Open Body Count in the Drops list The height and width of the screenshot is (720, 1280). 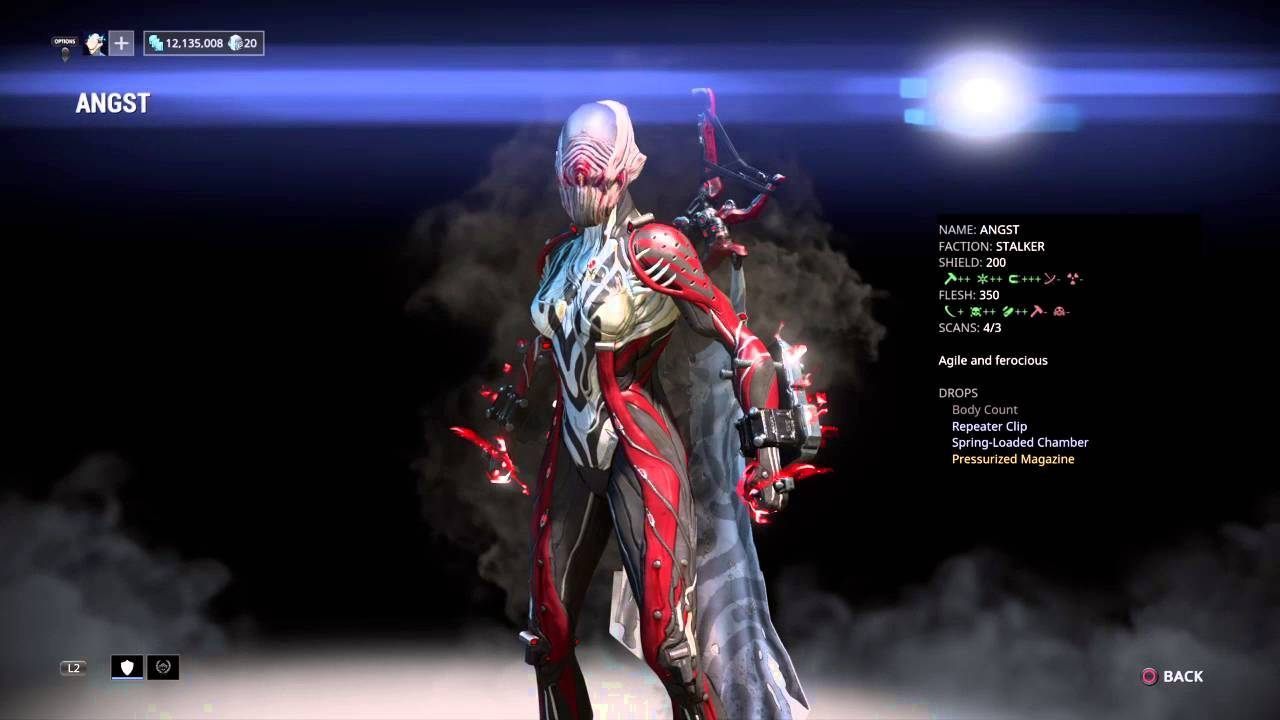coord(984,409)
